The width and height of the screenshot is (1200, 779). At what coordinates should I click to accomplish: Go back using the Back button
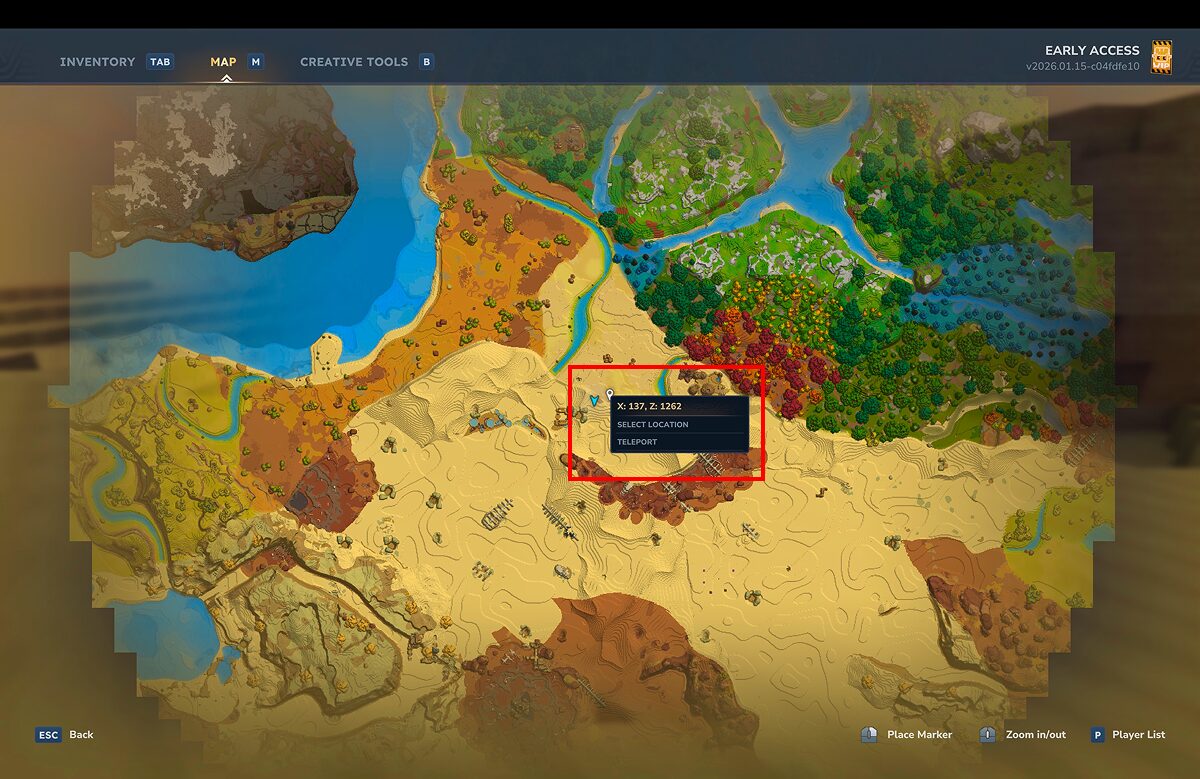pos(66,734)
